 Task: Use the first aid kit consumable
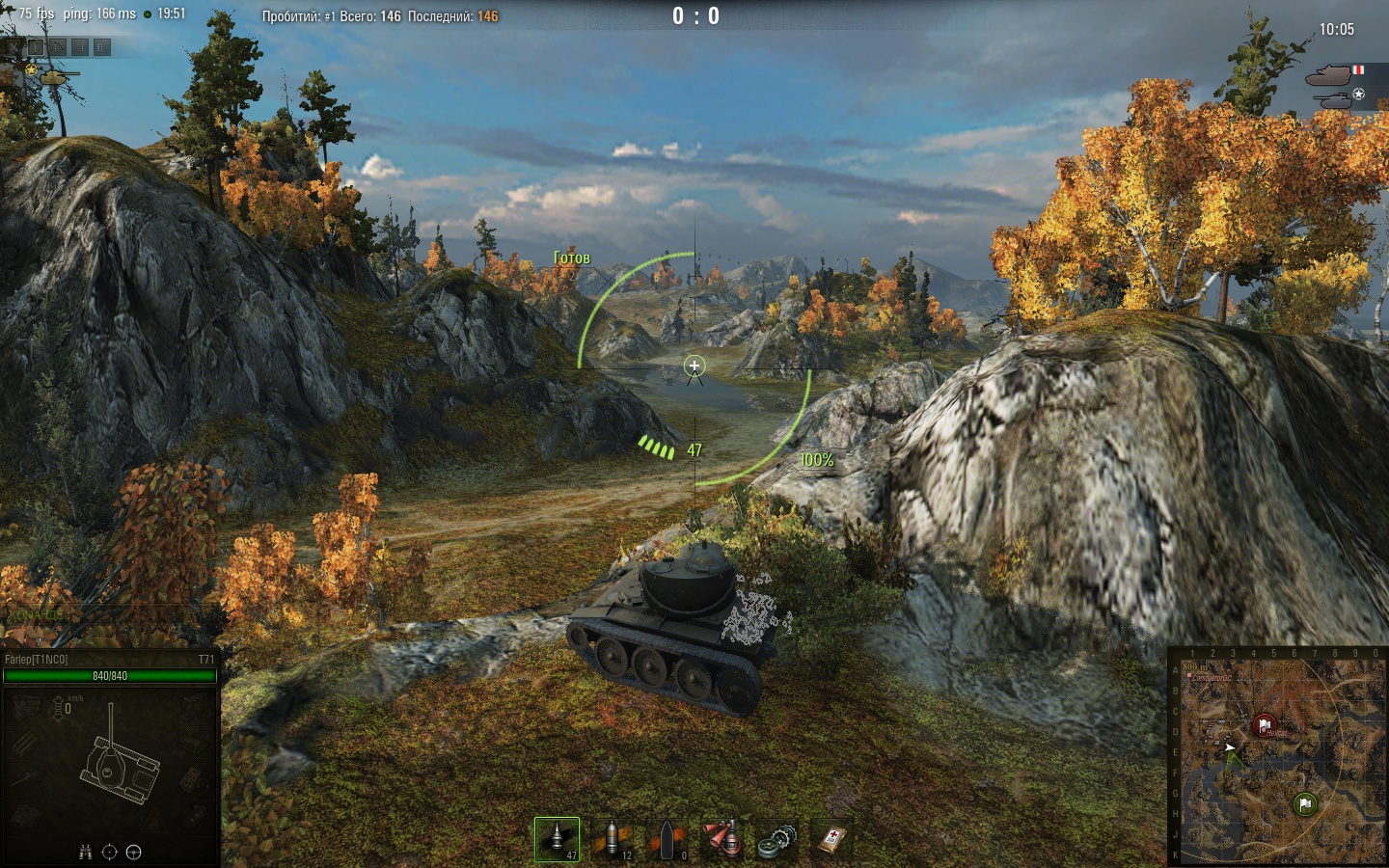[832, 839]
